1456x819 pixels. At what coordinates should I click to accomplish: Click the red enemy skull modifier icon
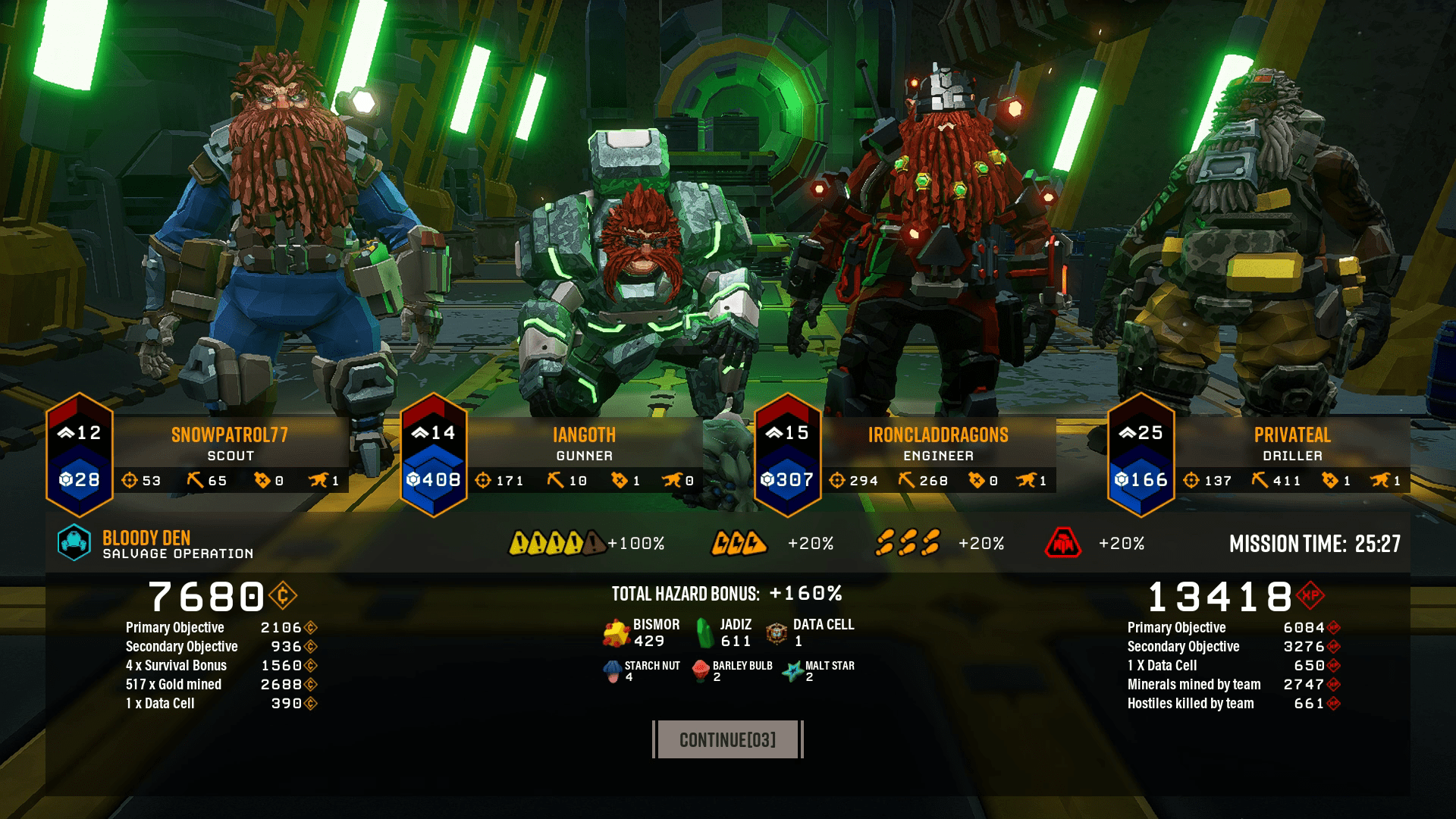[x=1063, y=543]
